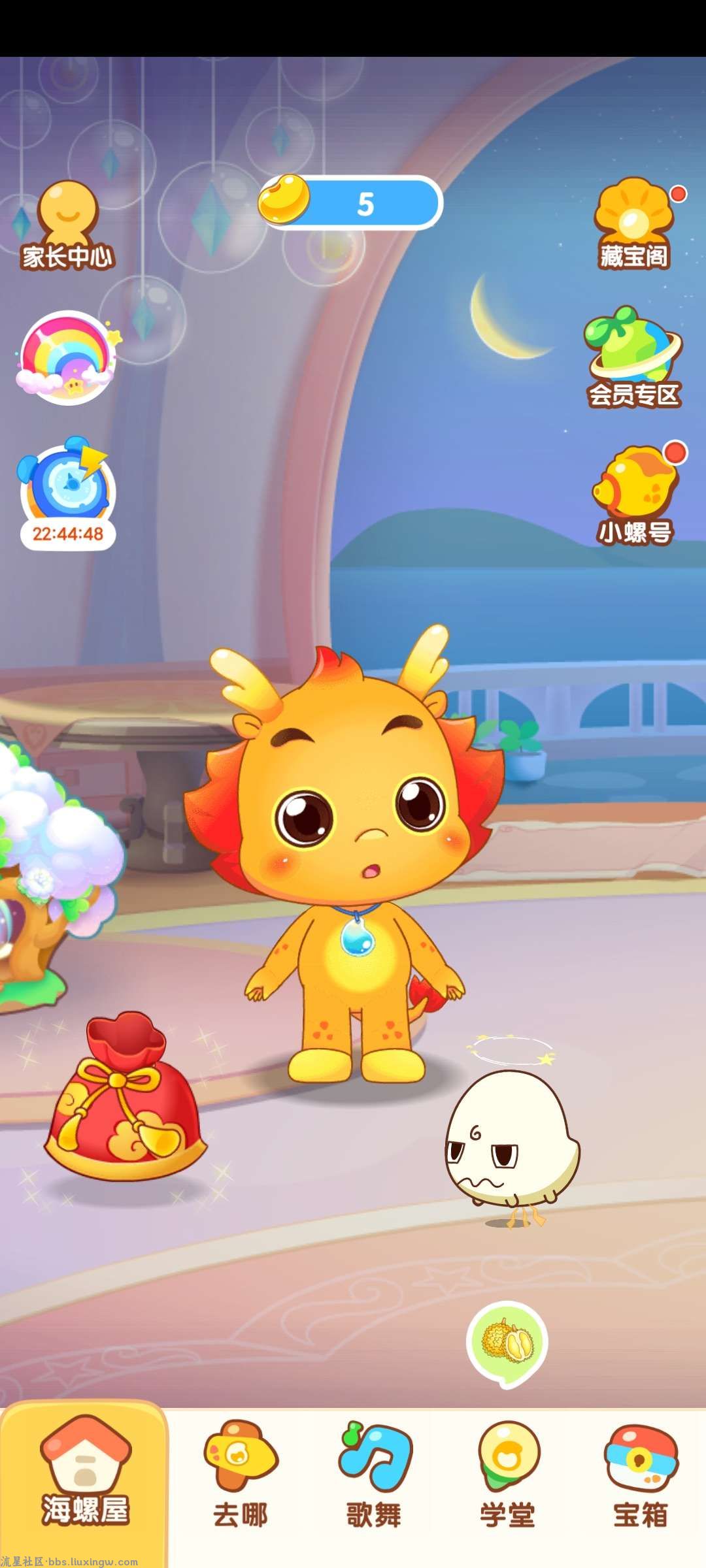Tap the rainbow cloud icon
Viewport: 706px width, 1568px height.
(67, 357)
